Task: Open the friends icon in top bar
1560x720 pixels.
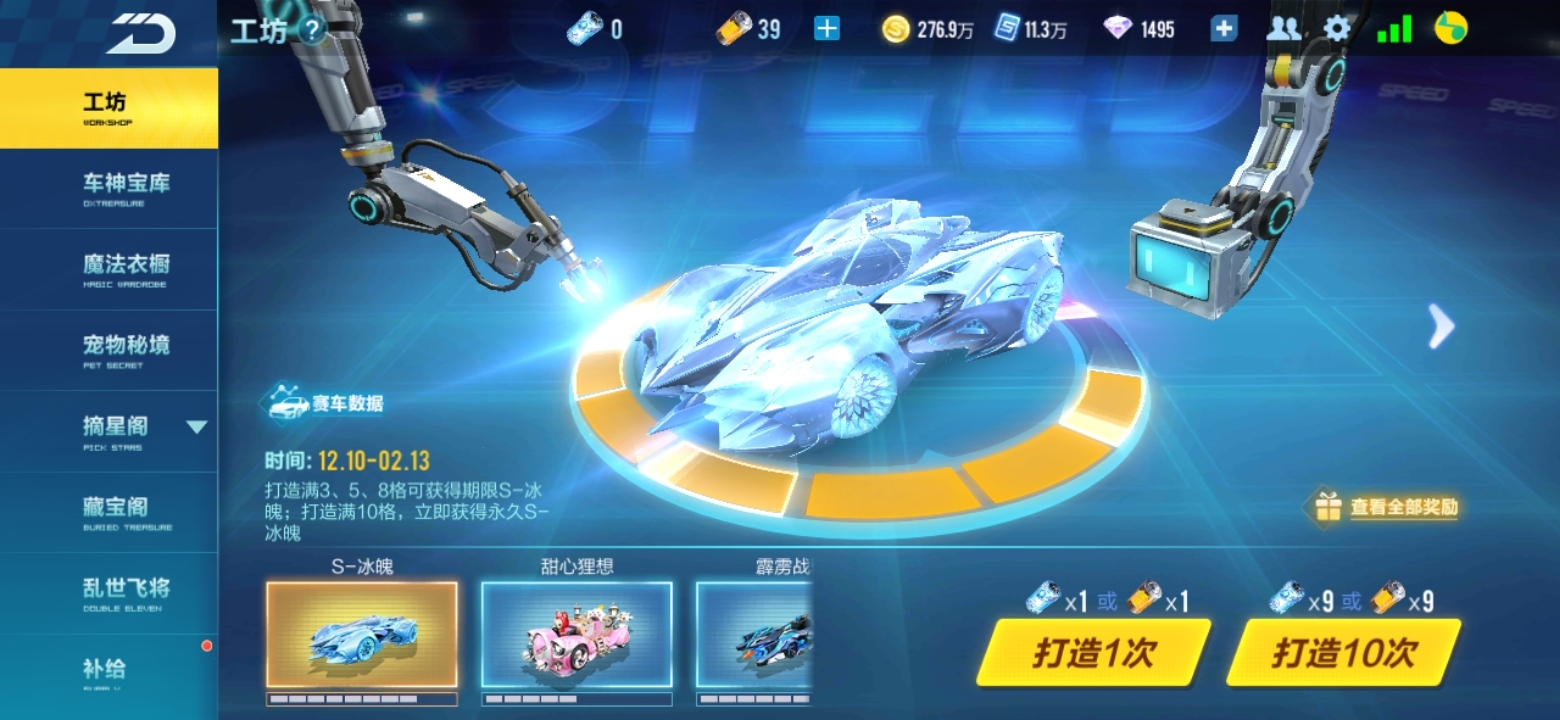Action: pos(1283,30)
